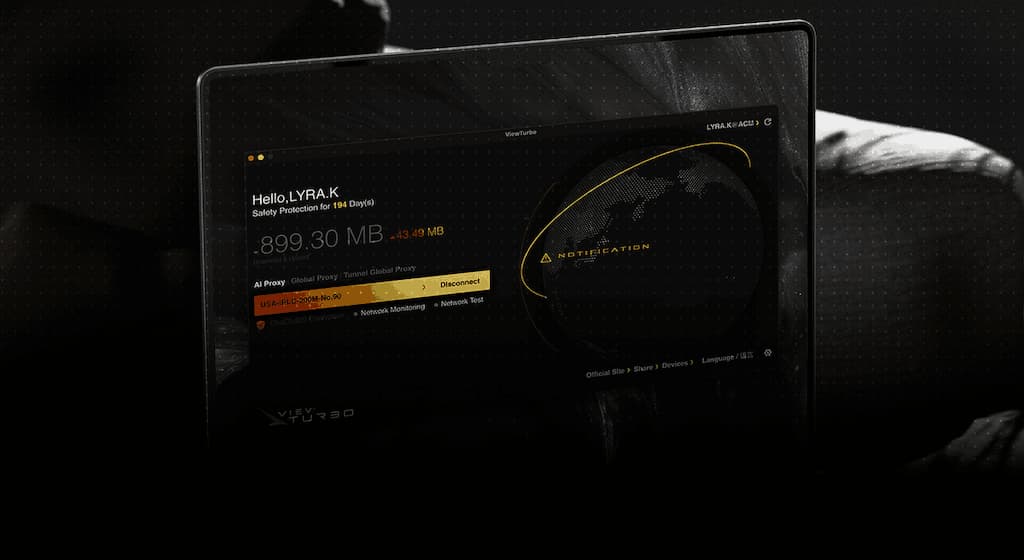This screenshot has width=1024, height=560.
Task: Minimize with the yellow window dot
Action: [x=261, y=157]
